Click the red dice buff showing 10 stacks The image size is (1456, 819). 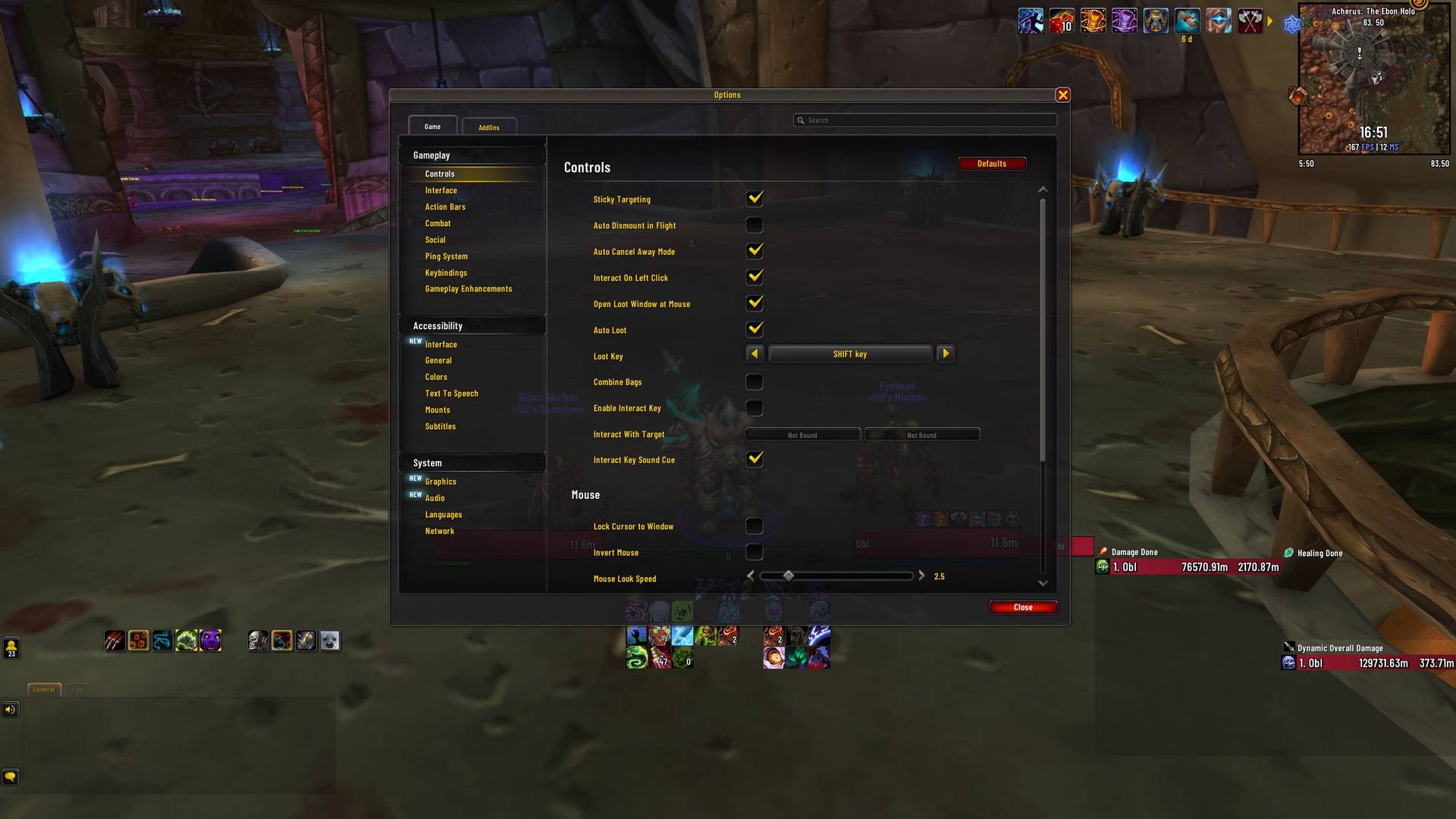click(x=1062, y=20)
